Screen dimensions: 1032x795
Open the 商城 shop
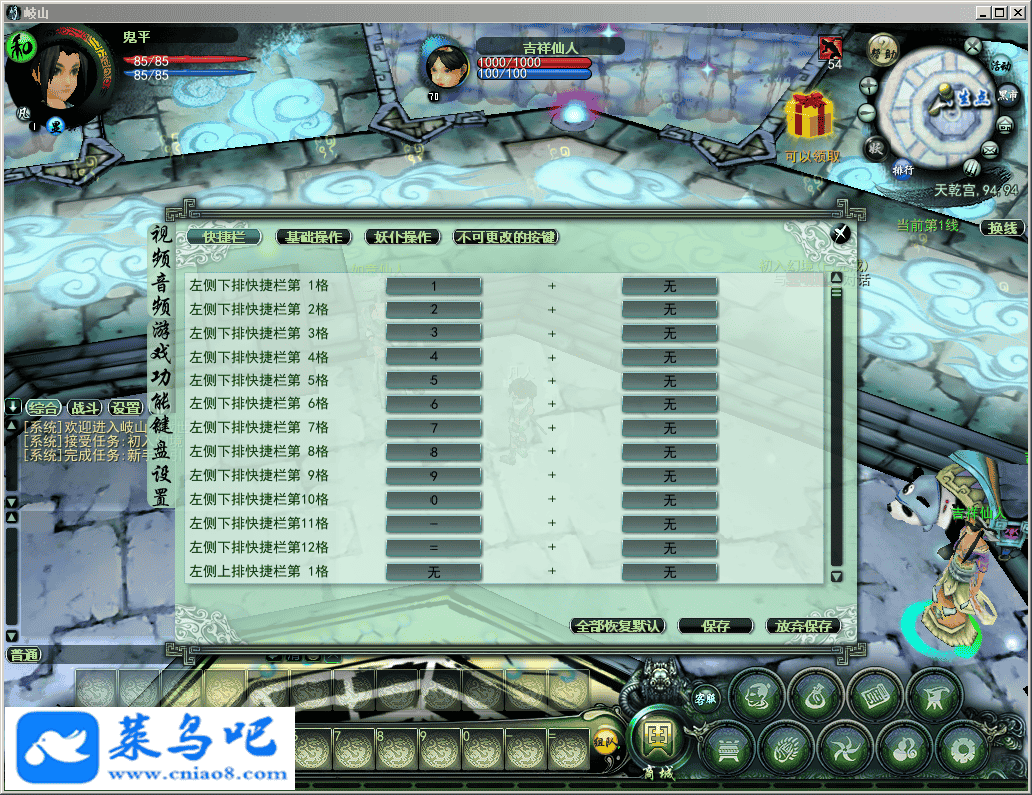pos(657,742)
